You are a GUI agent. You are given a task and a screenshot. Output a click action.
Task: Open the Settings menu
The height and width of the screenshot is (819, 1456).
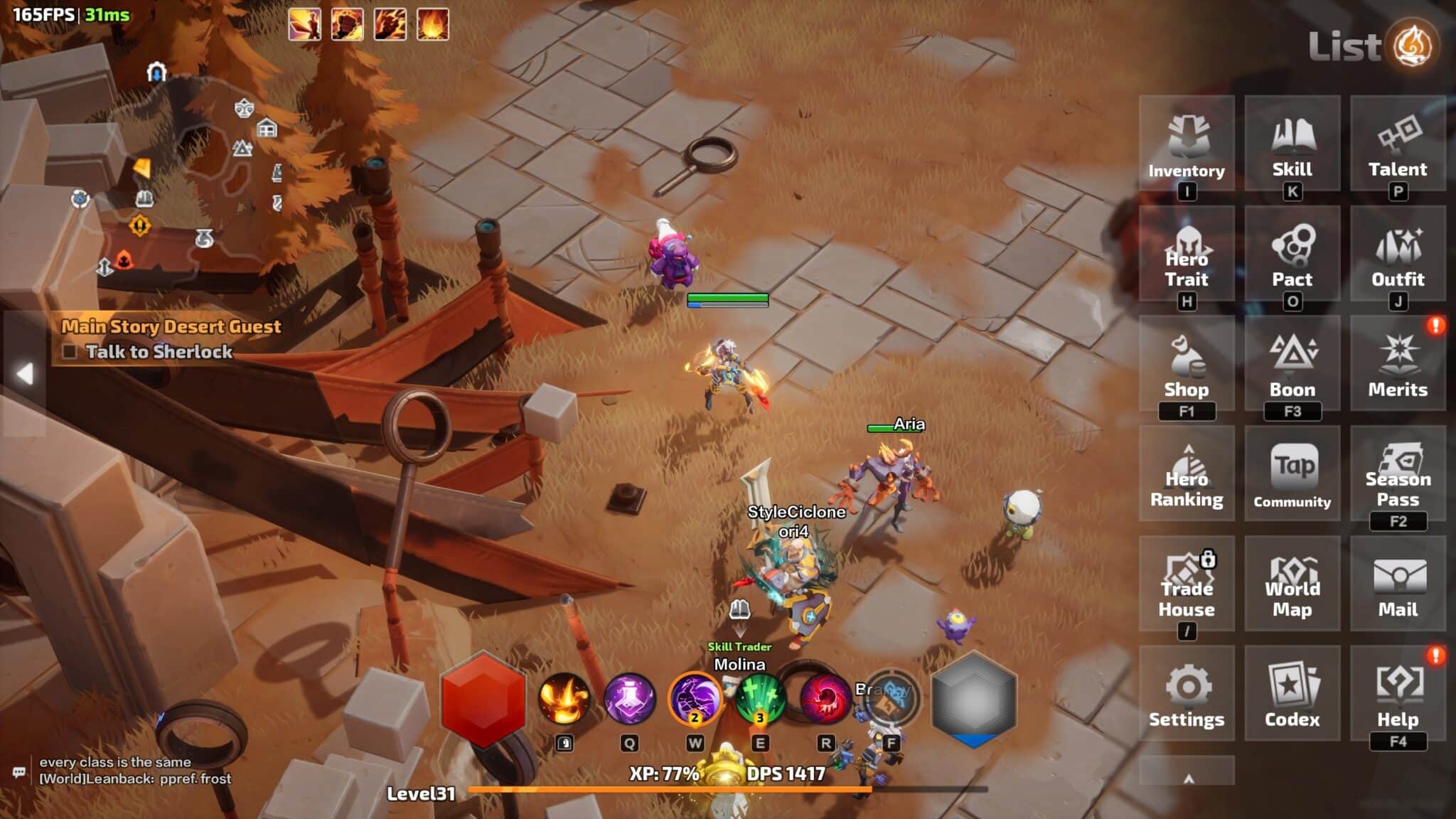[1187, 695]
